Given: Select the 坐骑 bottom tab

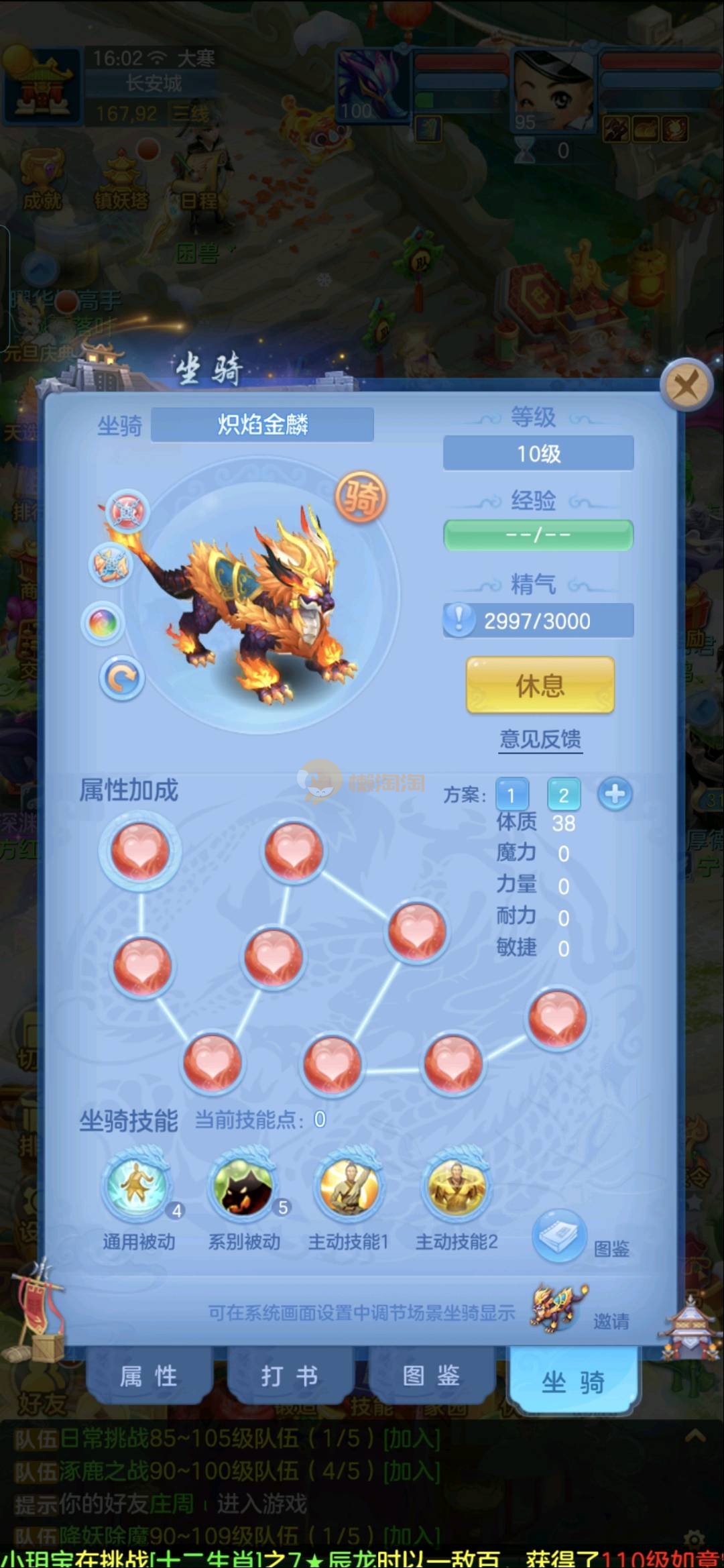Looking at the screenshot, I should 573,1382.
